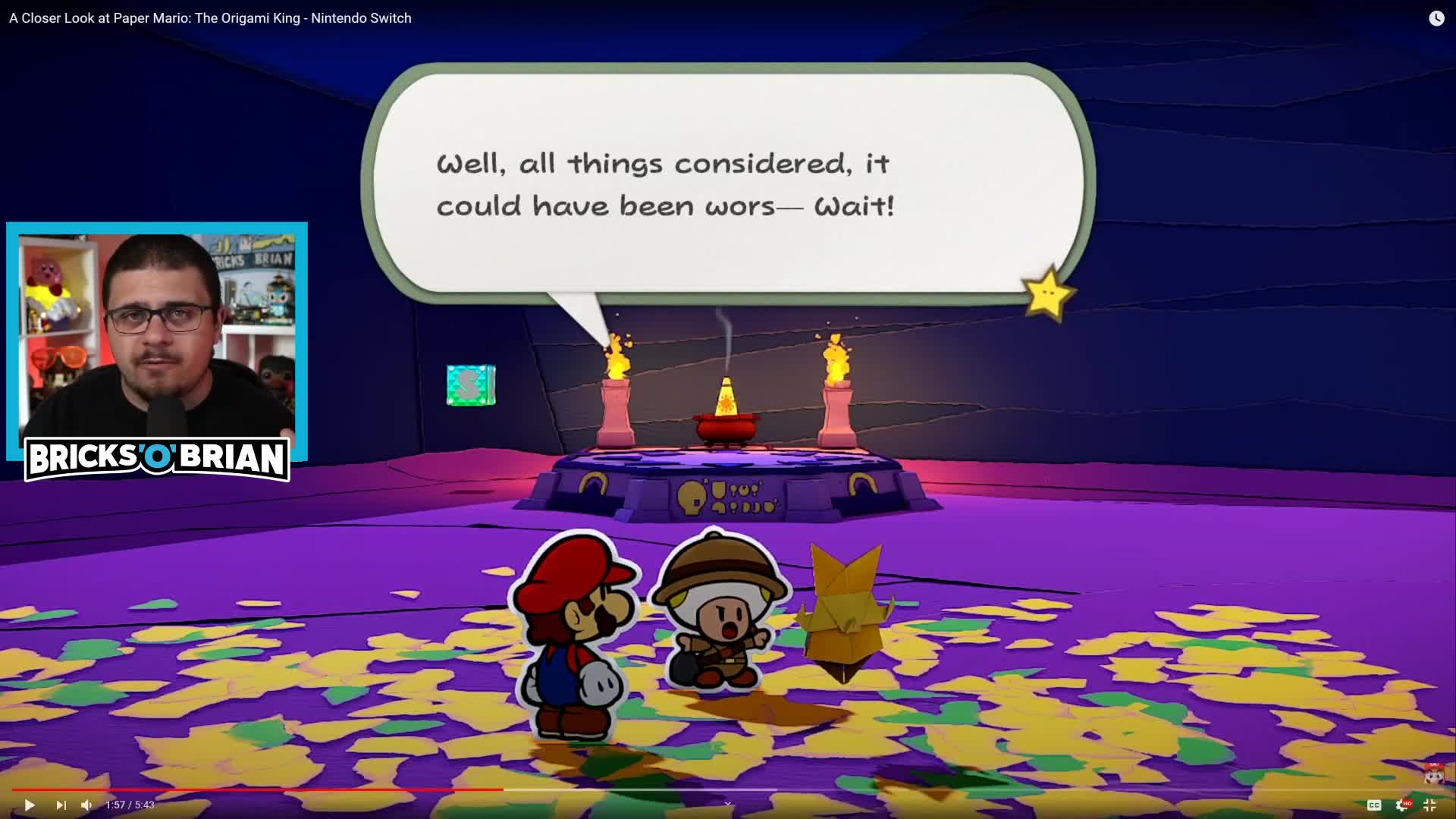Open volume control via the speaker icon
The width and height of the screenshot is (1456, 819).
tap(86, 805)
